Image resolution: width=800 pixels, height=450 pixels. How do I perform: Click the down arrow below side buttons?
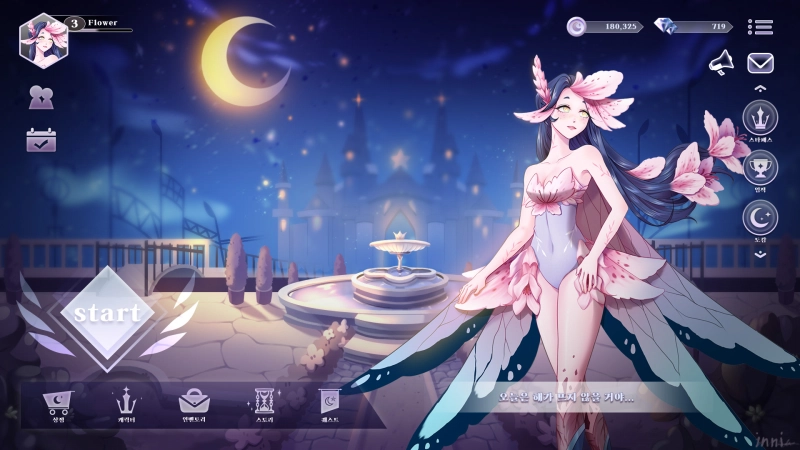coord(760,254)
